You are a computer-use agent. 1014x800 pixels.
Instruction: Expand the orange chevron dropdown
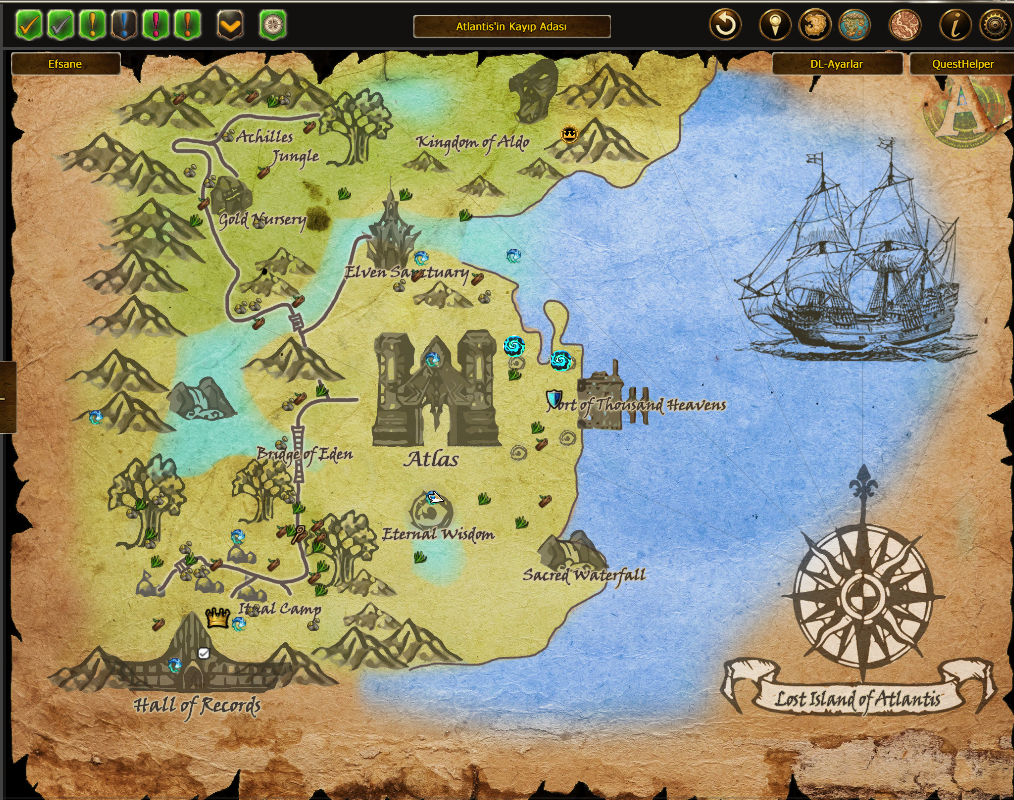click(230, 24)
